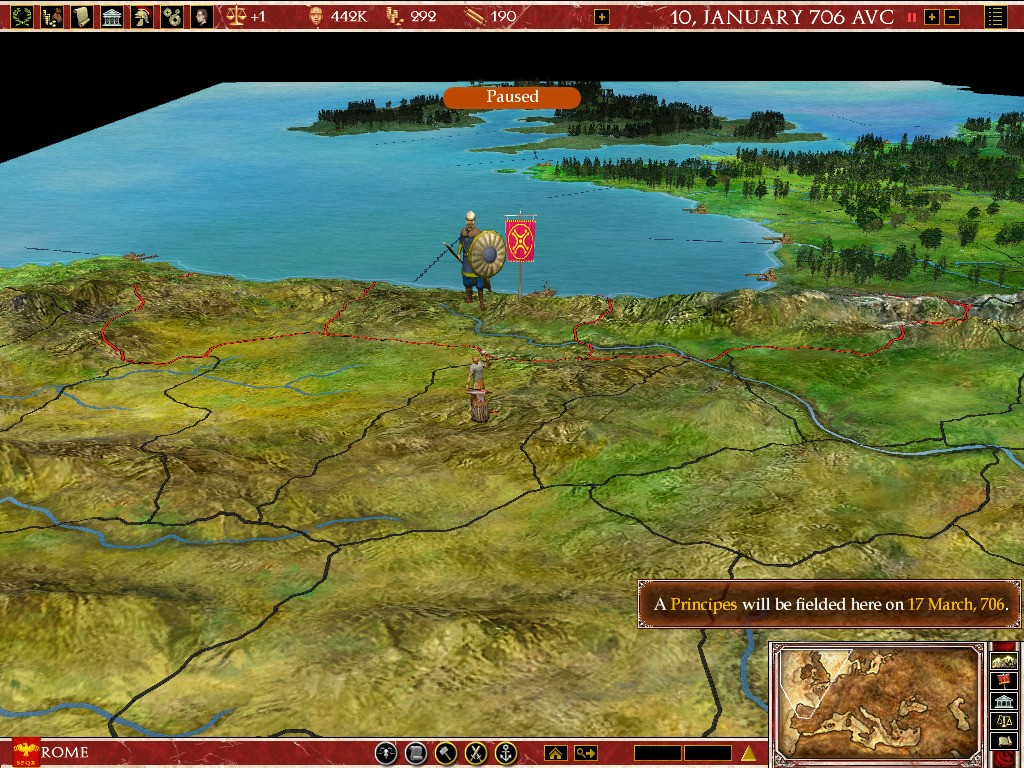Open the military helmet screen
Viewport: 1024px width, 768px height.
coord(143,16)
